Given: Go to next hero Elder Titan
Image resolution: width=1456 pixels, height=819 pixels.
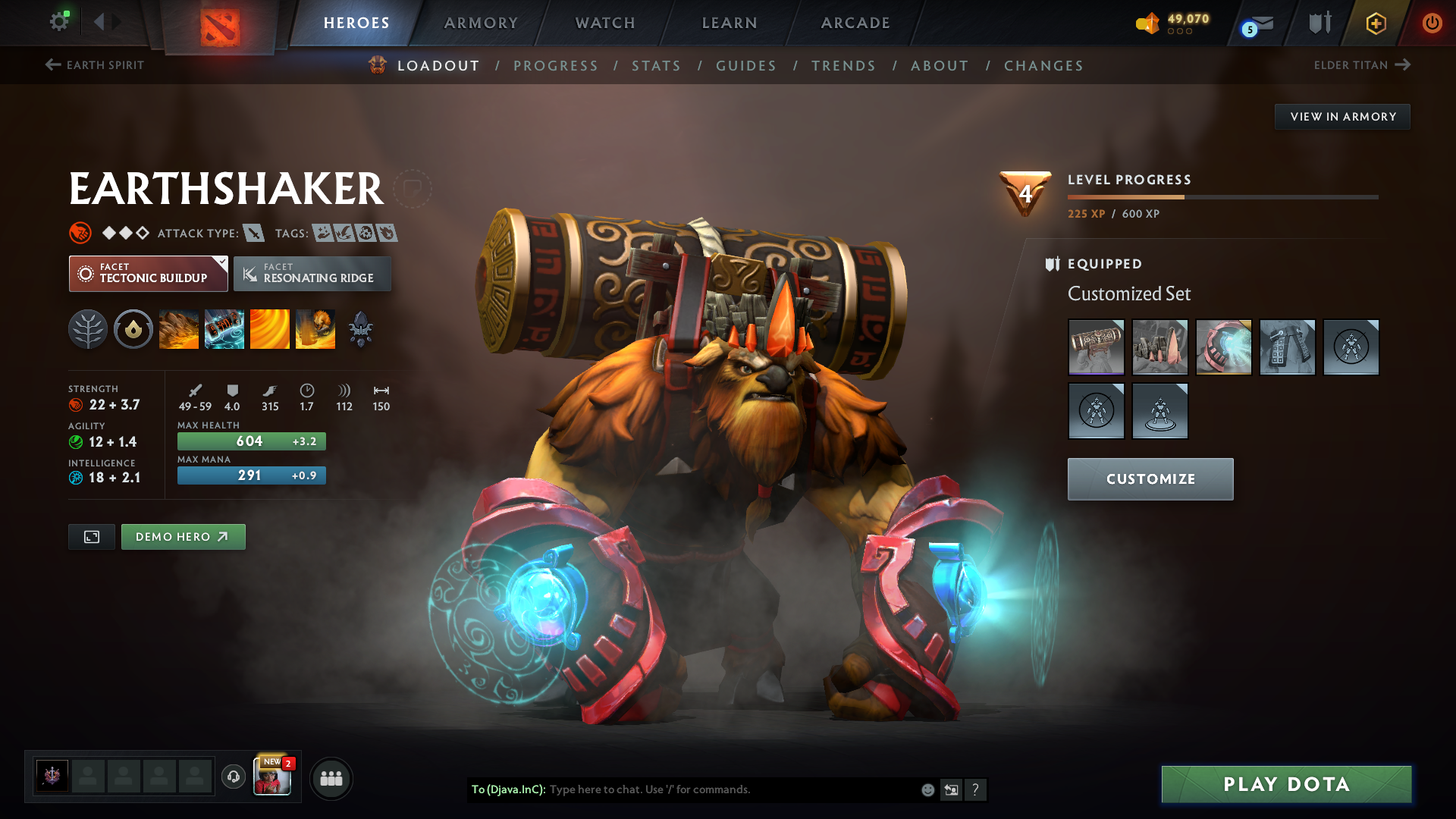Looking at the screenshot, I should click(x=1361, y=65).
